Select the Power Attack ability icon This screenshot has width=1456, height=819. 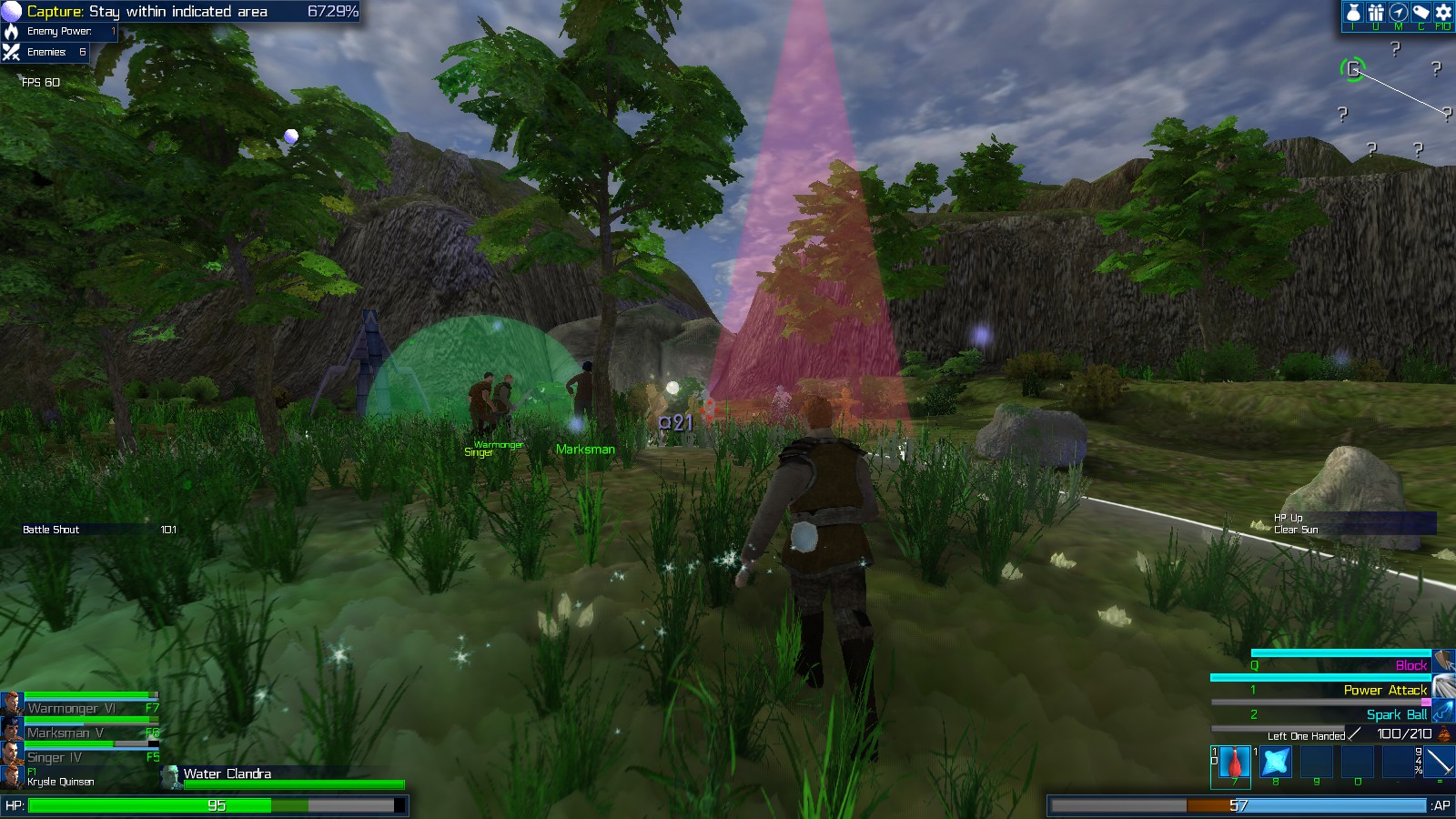click(1442, 687)
